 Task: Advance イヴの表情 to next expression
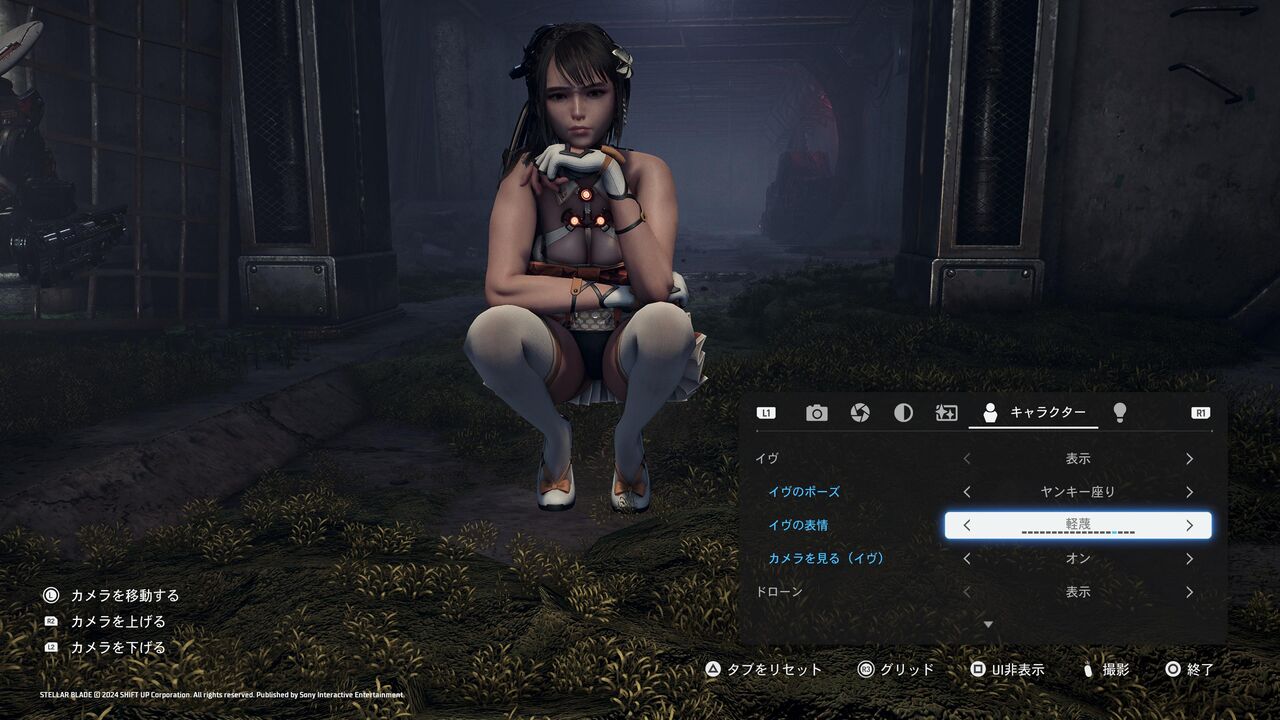coord(1189,525)
